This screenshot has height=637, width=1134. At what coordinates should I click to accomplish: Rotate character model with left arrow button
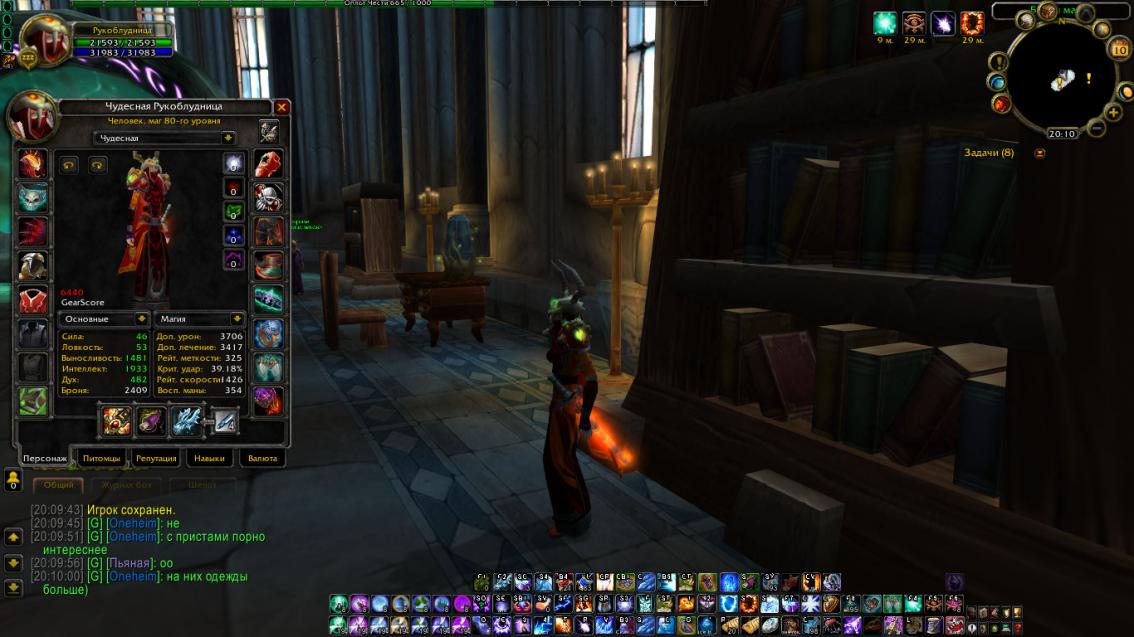[x=69, y=165]
